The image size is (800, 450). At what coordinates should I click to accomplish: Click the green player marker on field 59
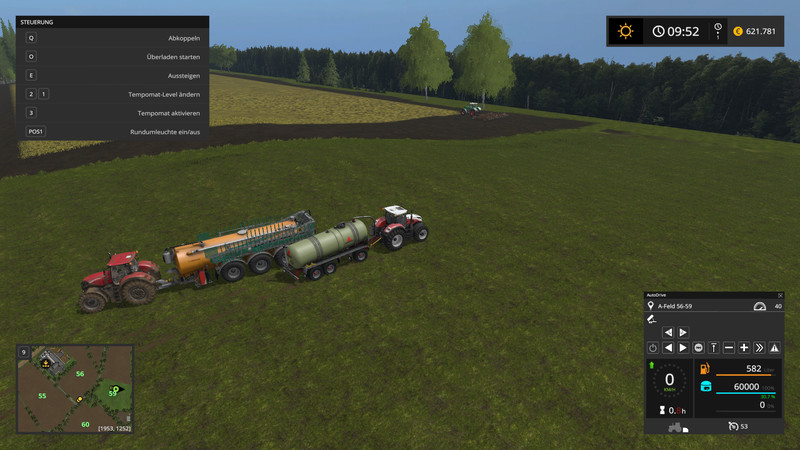[x=116, y=388]
